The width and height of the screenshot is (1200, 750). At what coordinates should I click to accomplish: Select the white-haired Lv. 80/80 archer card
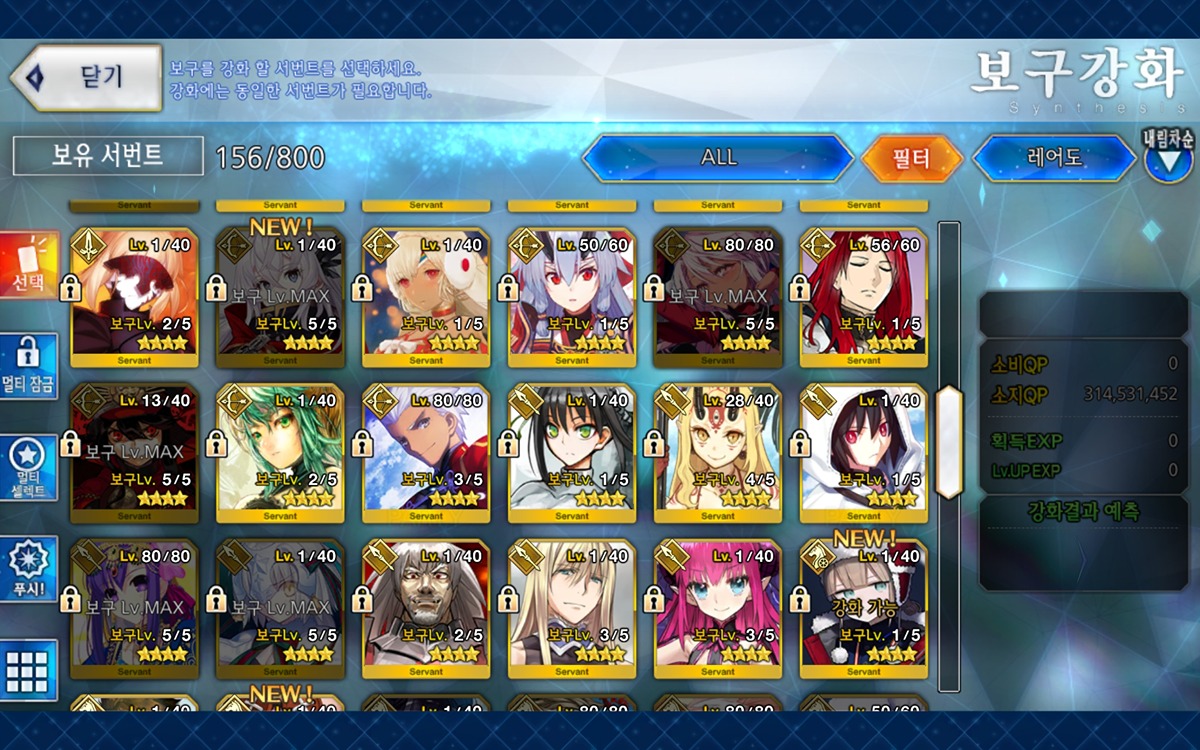[426, 452]
